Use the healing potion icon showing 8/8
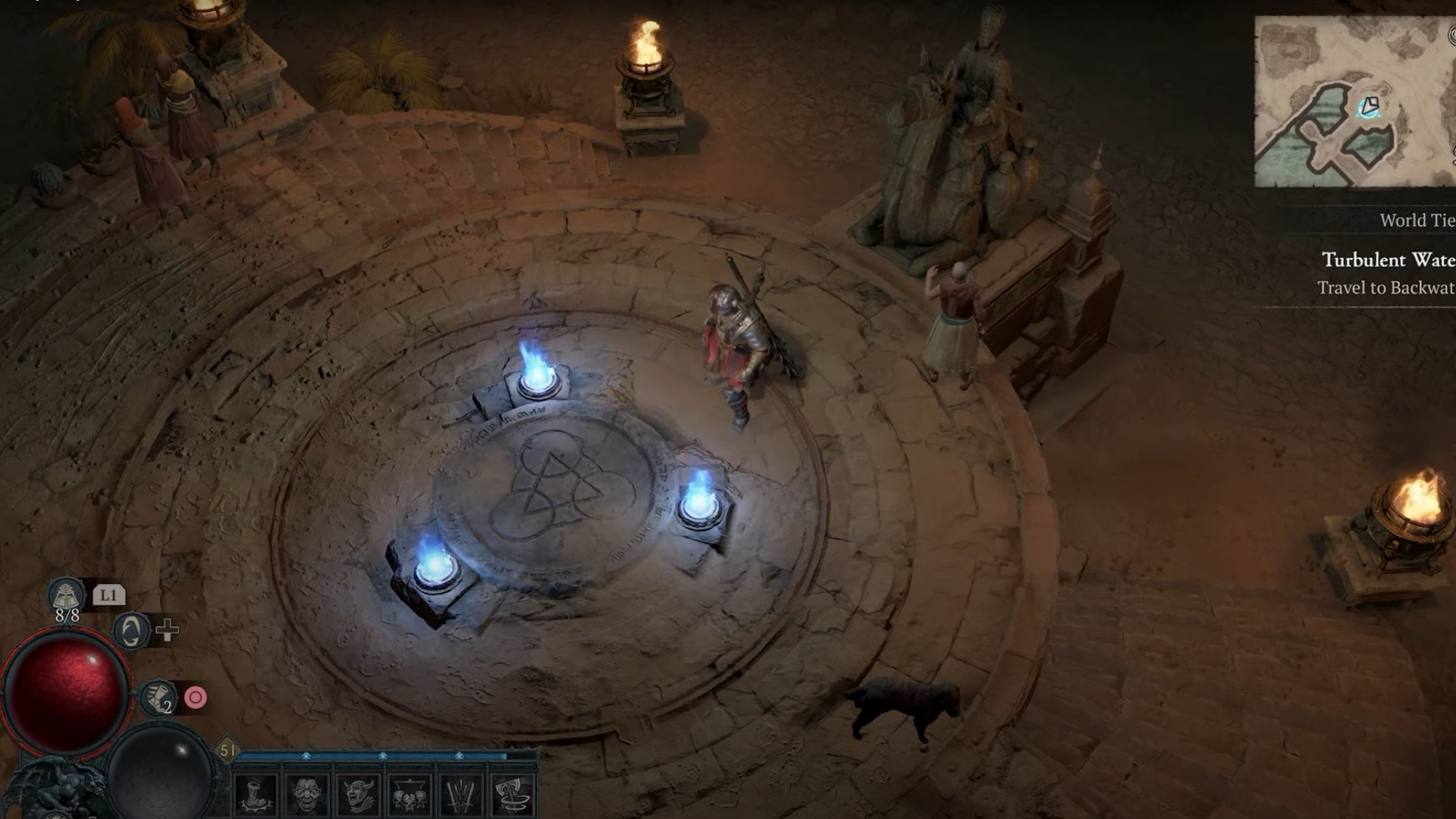Image resolution: width=1456 pixels, height=819 pixels. [x=67, y=596]
